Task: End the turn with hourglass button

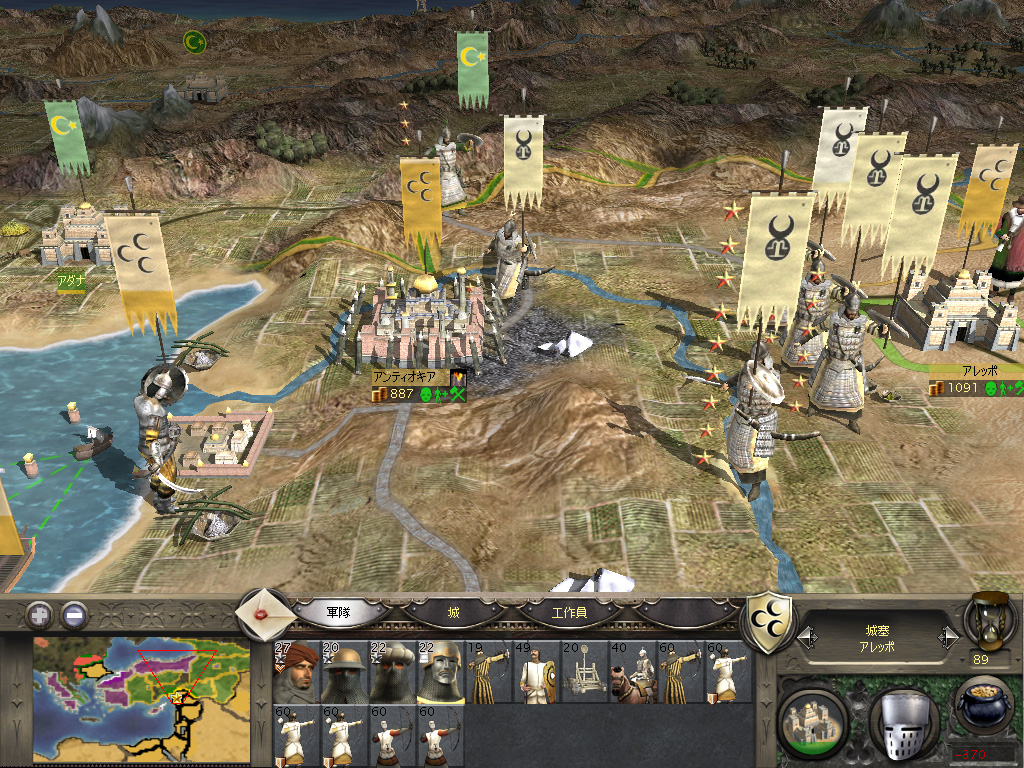Action: (990, 620)
